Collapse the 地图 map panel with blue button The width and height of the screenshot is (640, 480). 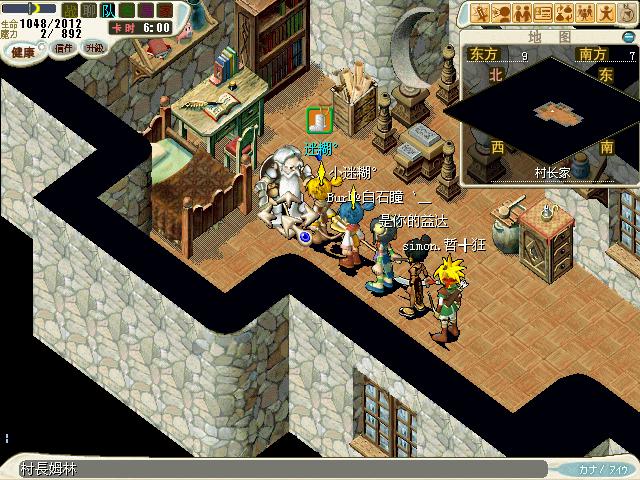click(626, 37)
